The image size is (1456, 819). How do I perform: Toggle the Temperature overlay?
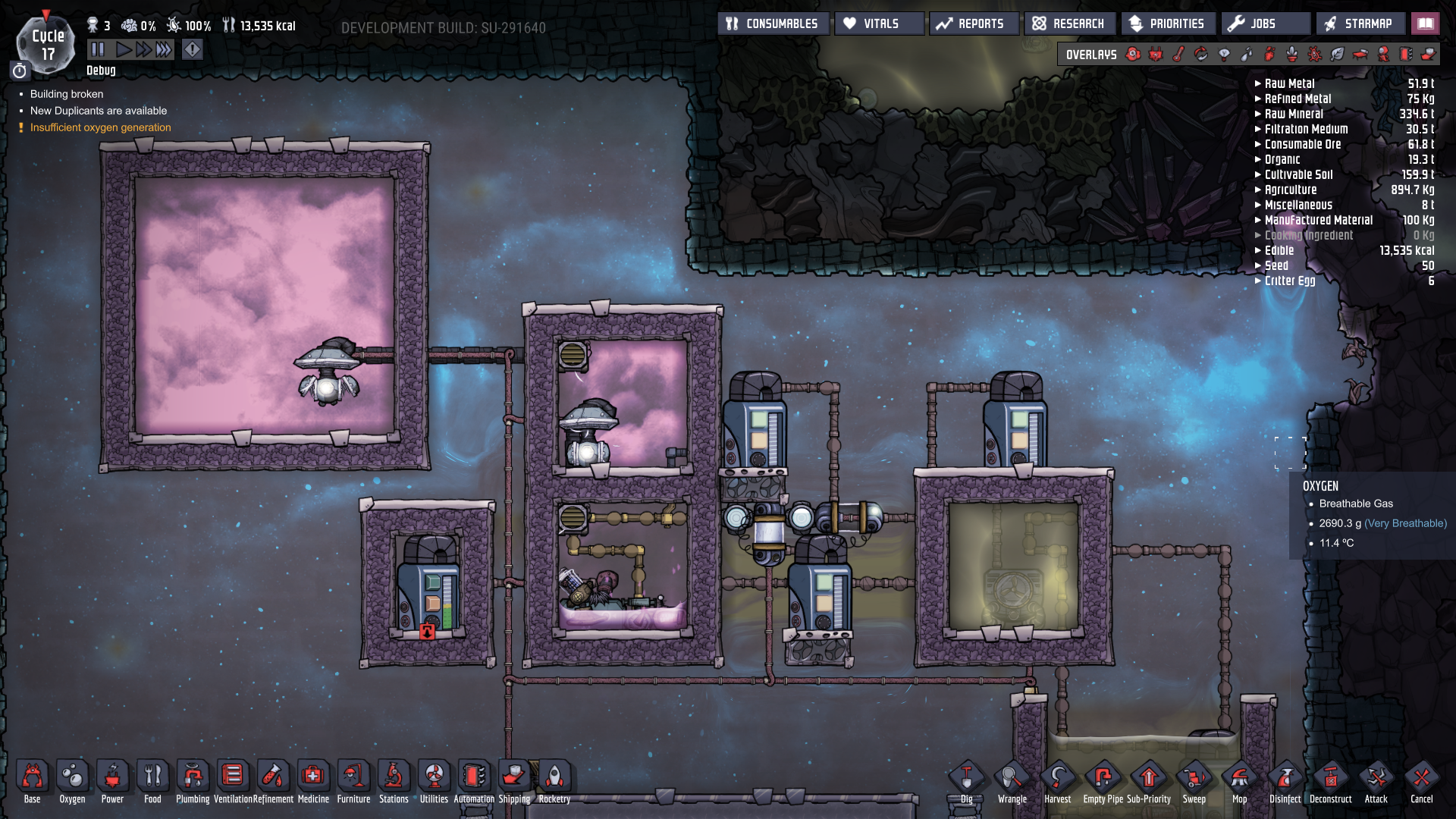click(x=1178, y=54)
